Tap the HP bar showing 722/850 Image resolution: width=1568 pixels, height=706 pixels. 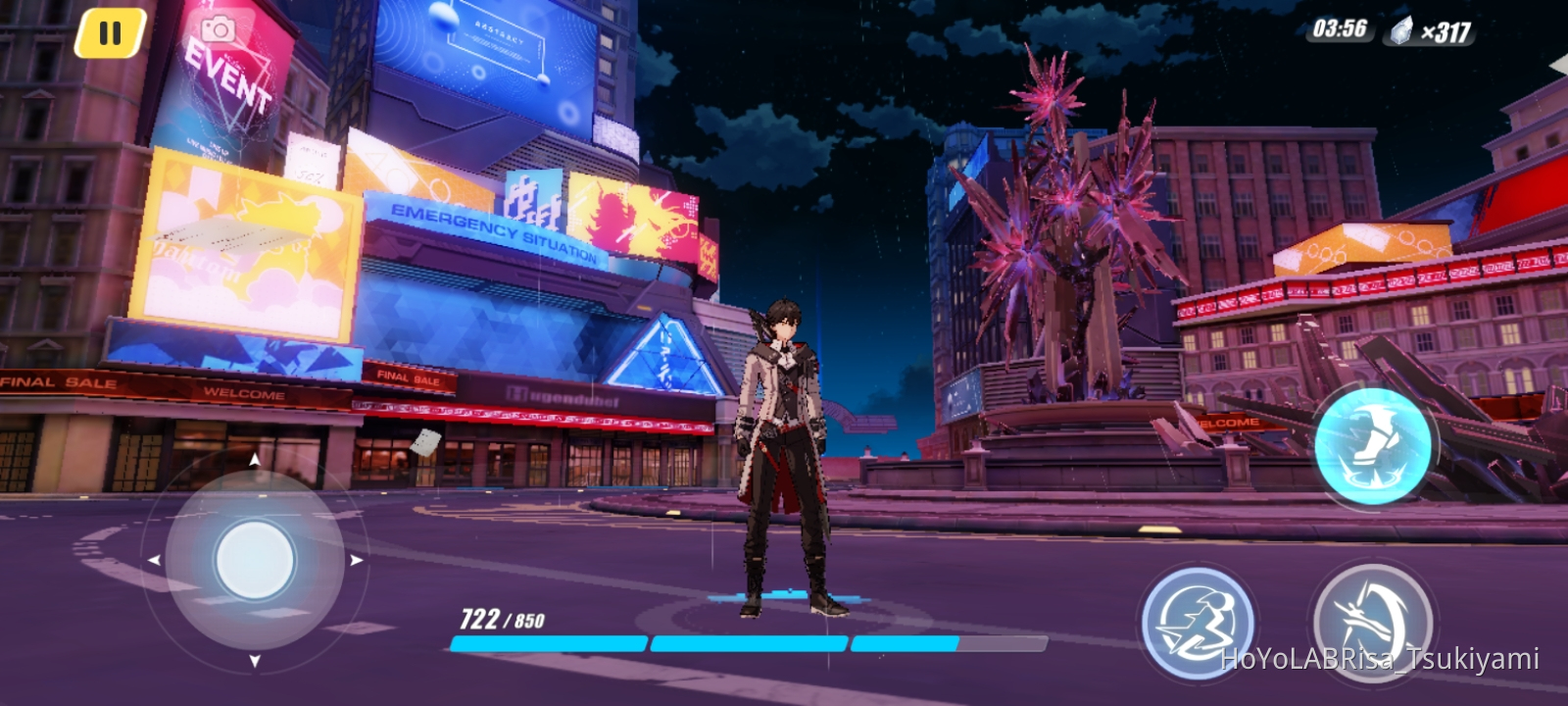click(501, 618)
